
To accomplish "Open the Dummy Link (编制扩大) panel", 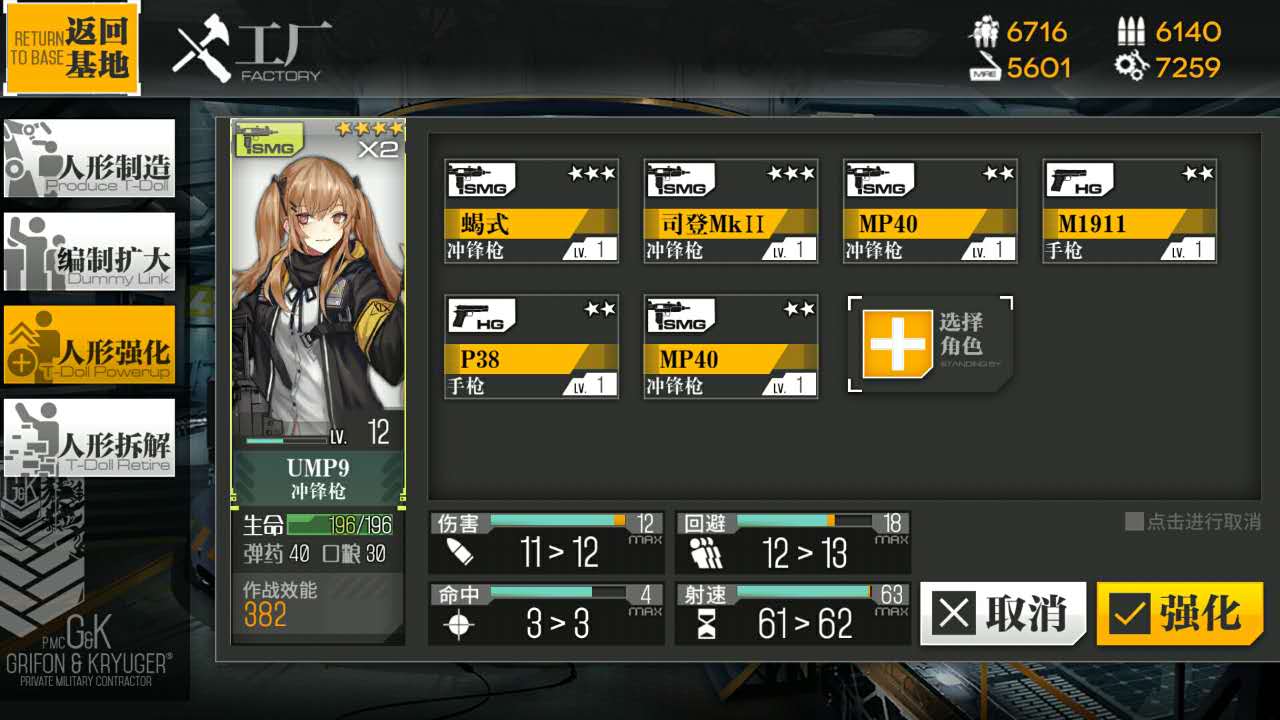I will point(90,251).
